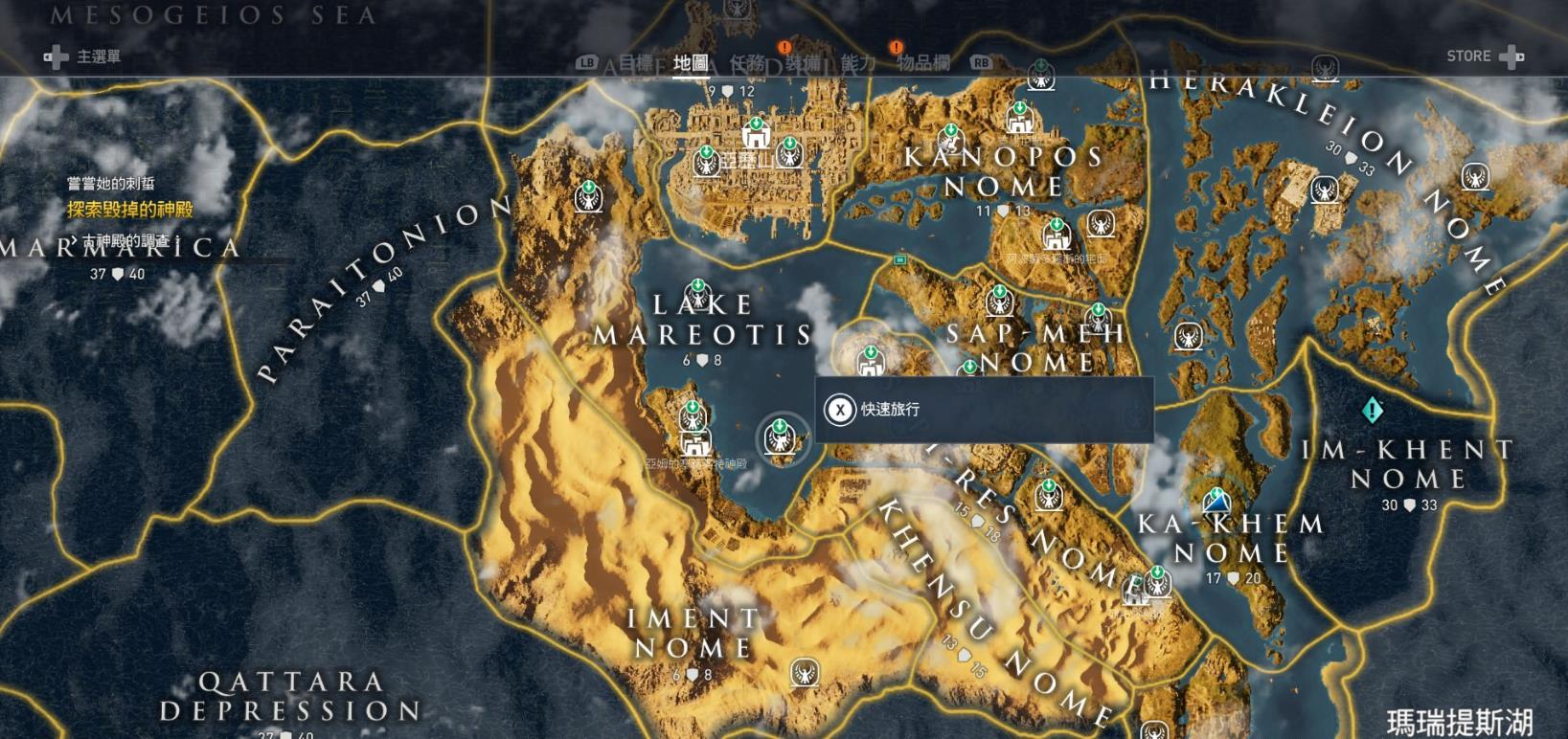Open the 任務 quests tab
This screenshot has width=1568, height=739.
747,63
